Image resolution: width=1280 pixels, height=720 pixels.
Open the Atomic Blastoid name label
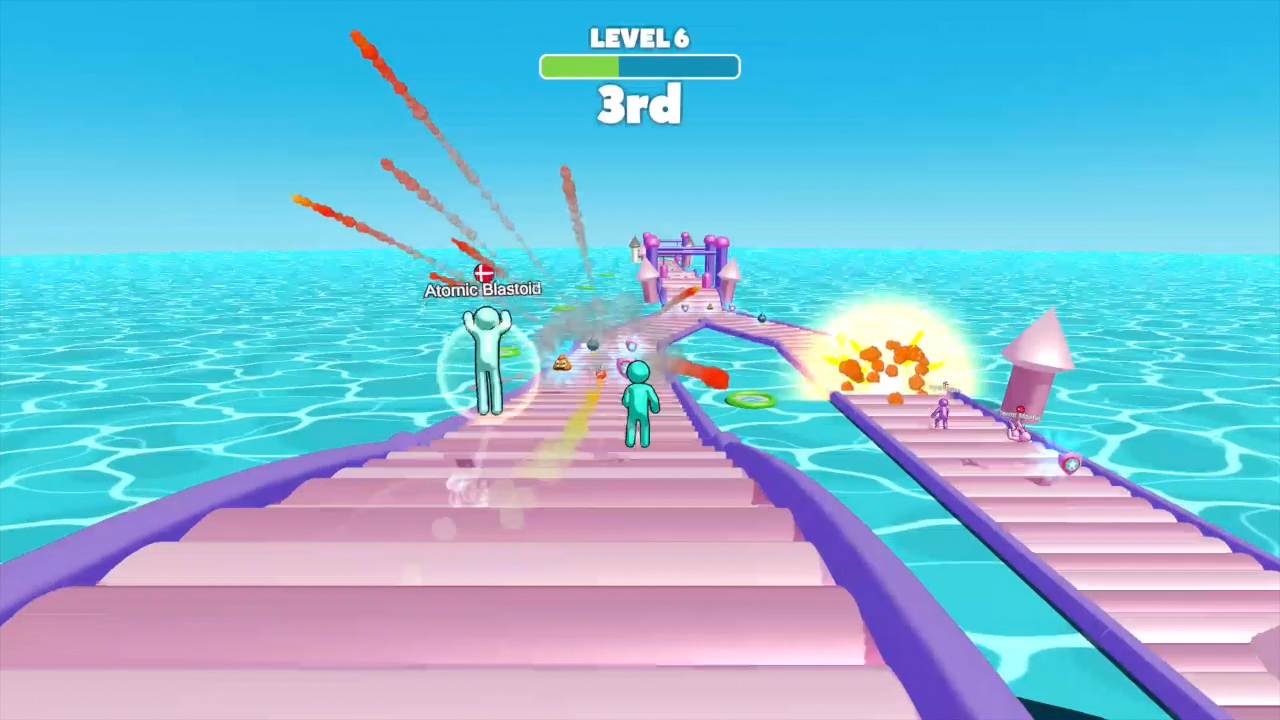point(483,290)
